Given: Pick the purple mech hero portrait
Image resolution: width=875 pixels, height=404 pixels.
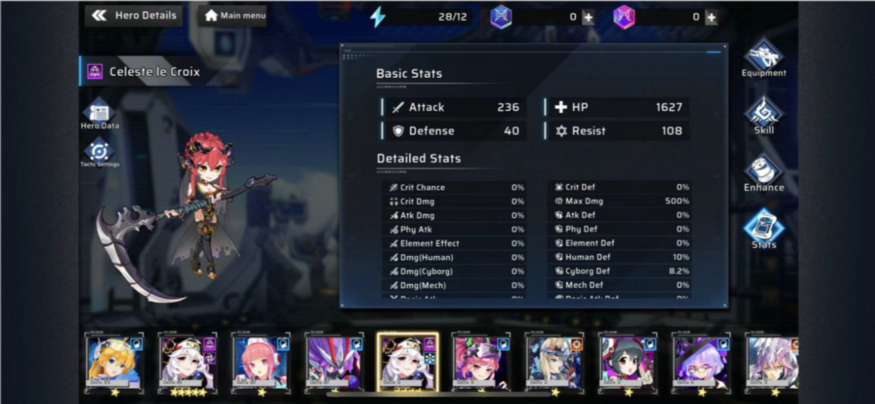Looking at the screenshot, I should click(x=334, y=361).
